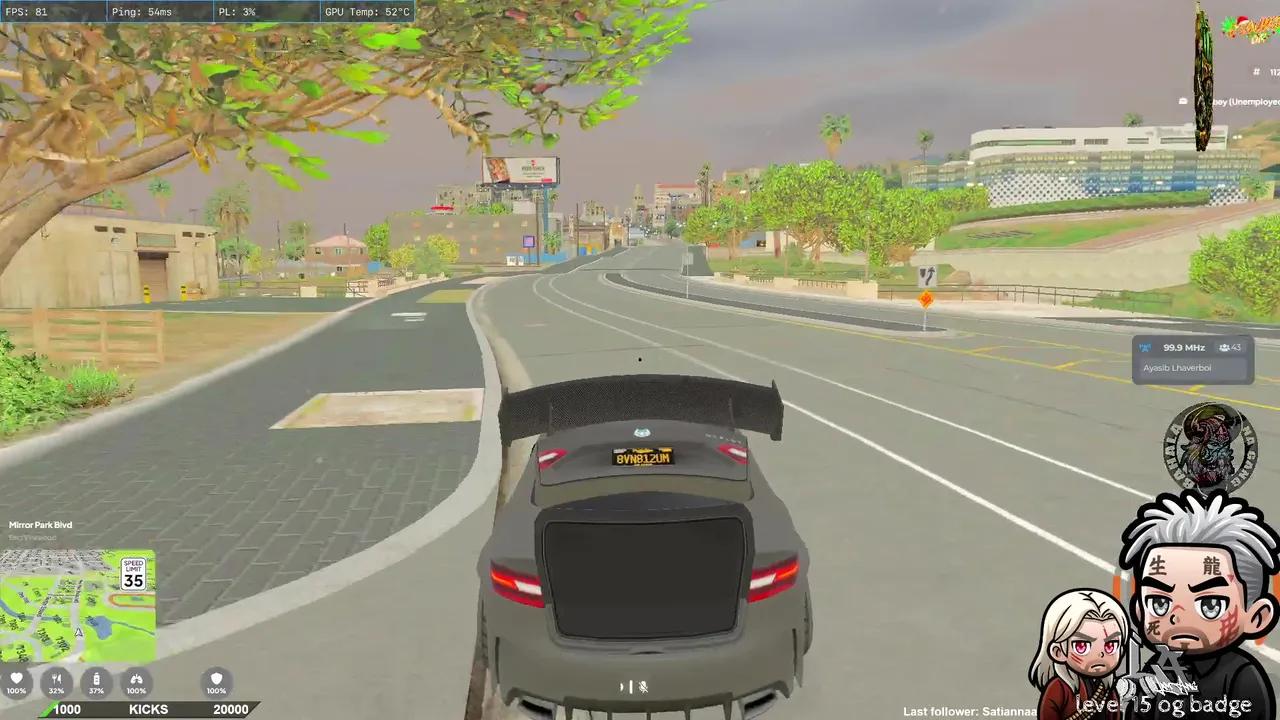
Task: Click the thirst water bottle icon
Action: (96, 678)
